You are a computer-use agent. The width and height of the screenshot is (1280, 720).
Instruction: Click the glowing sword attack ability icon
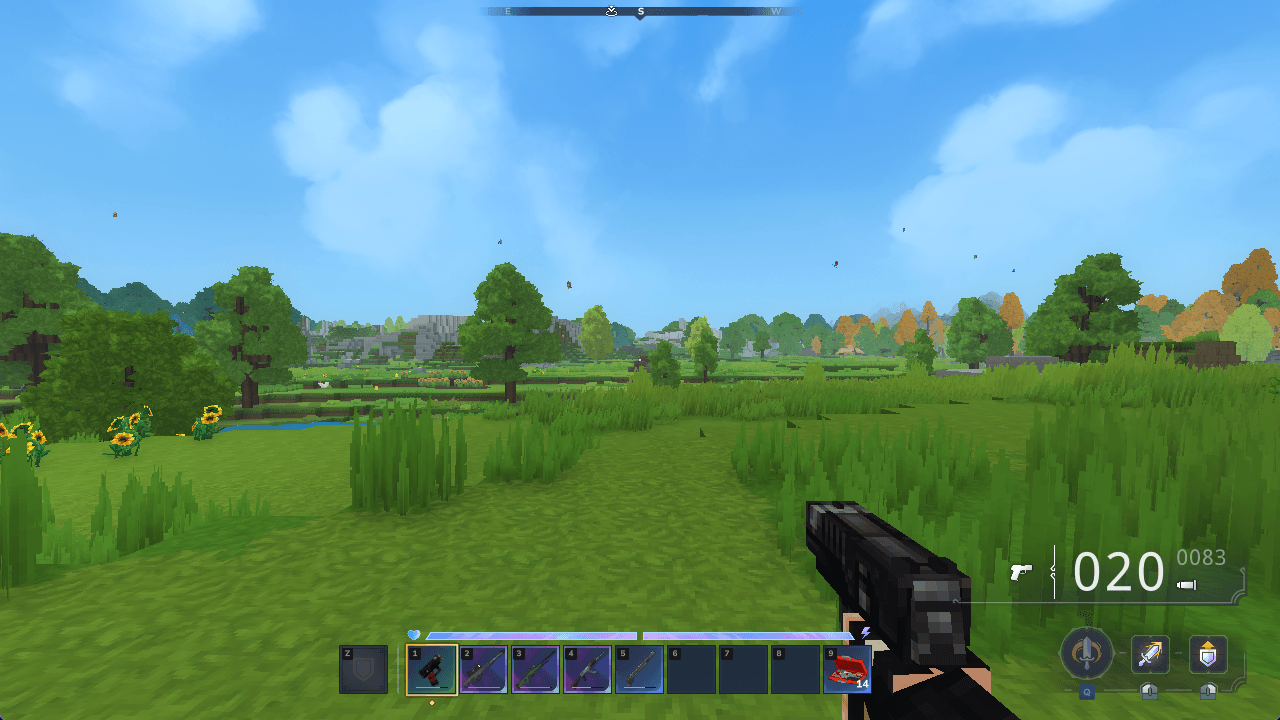pyautogui.click(x=1150, y=653)
